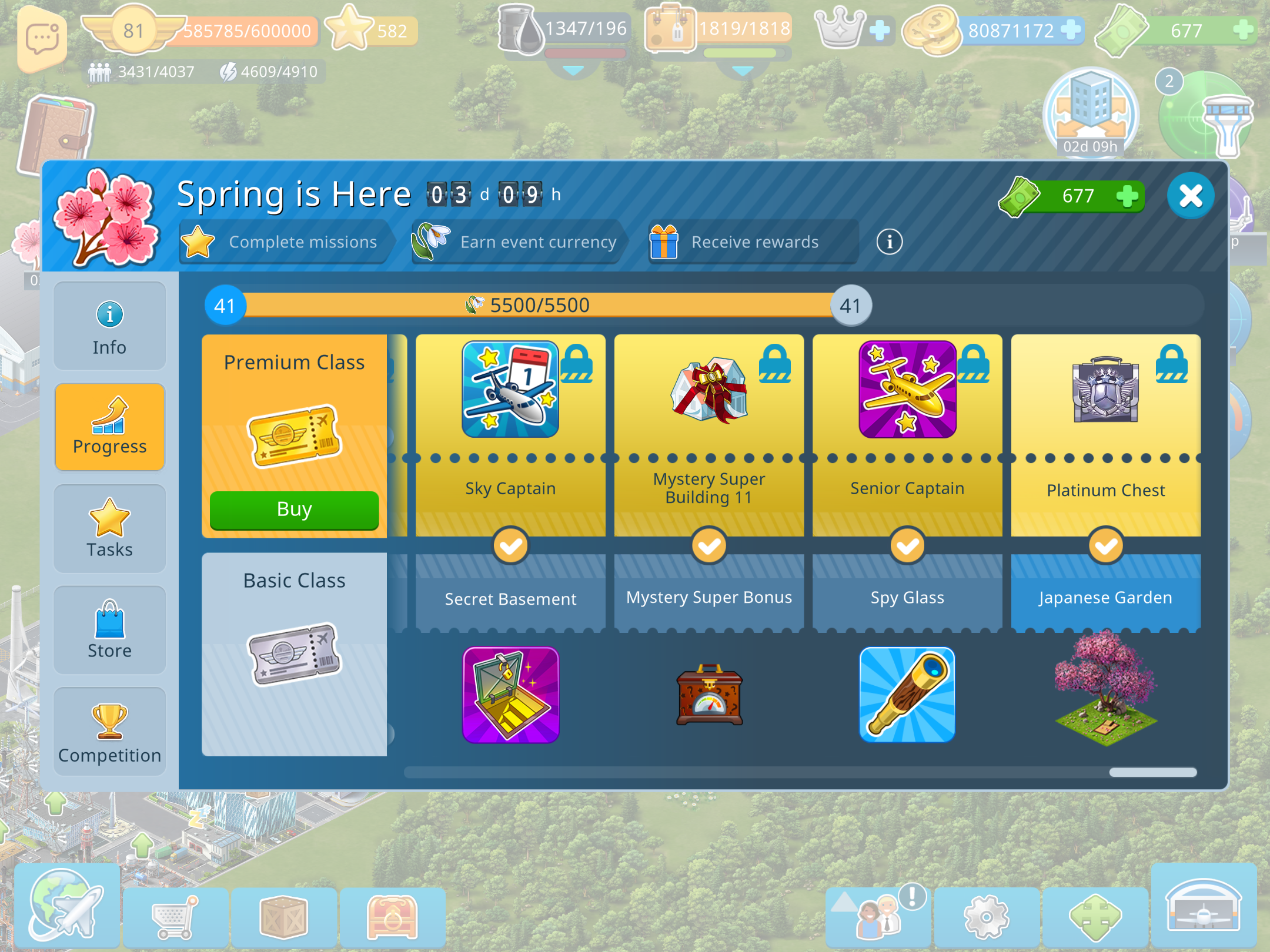The width and height of the screenshot is (1270, 952).
Task: Switch to the Tasks tab
Action: click(109, 529)
